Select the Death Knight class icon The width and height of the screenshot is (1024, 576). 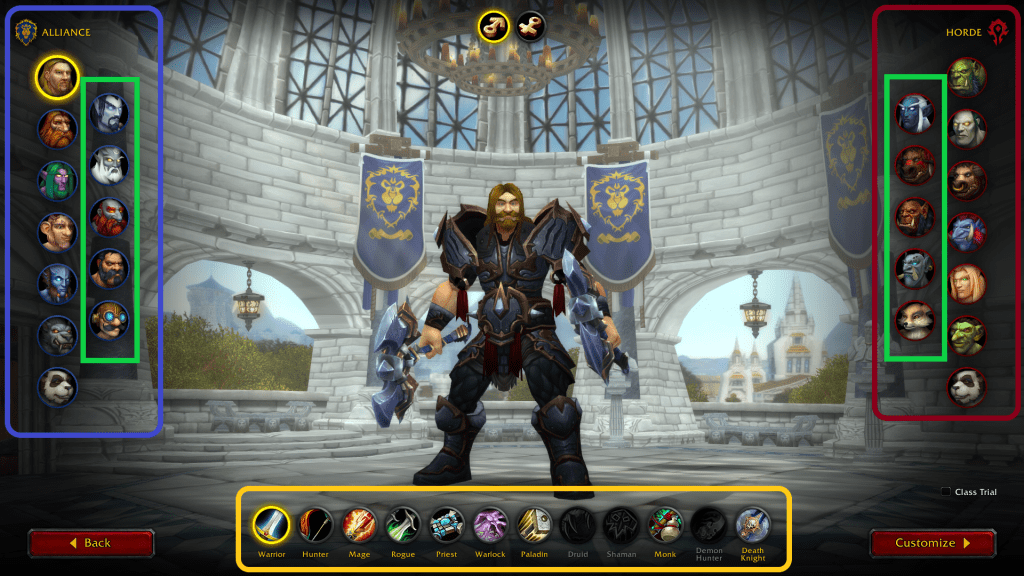[x=752, y=524]
